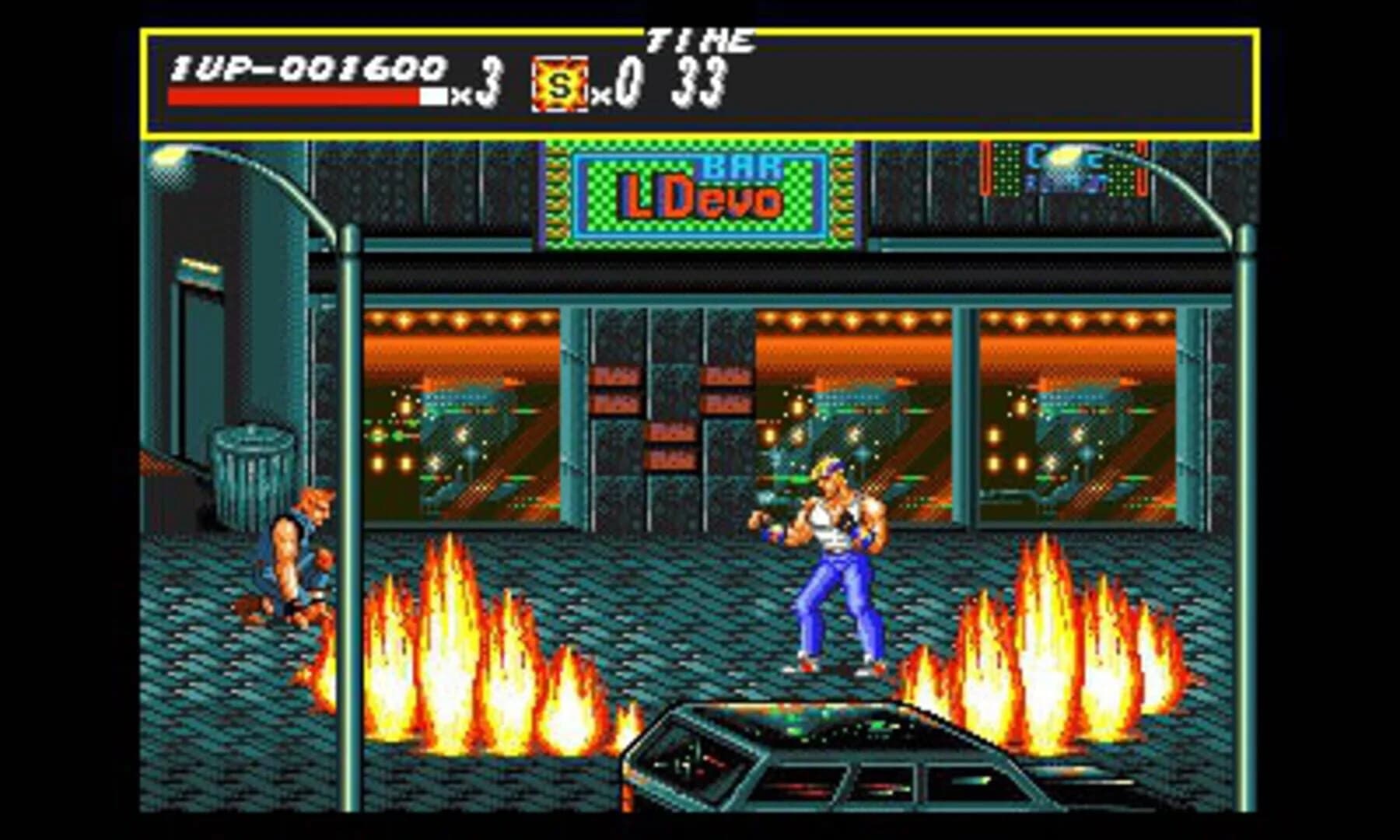Expand the LDevo BAR neon sign
The image size is (1400, 840).
pos(696,191)
